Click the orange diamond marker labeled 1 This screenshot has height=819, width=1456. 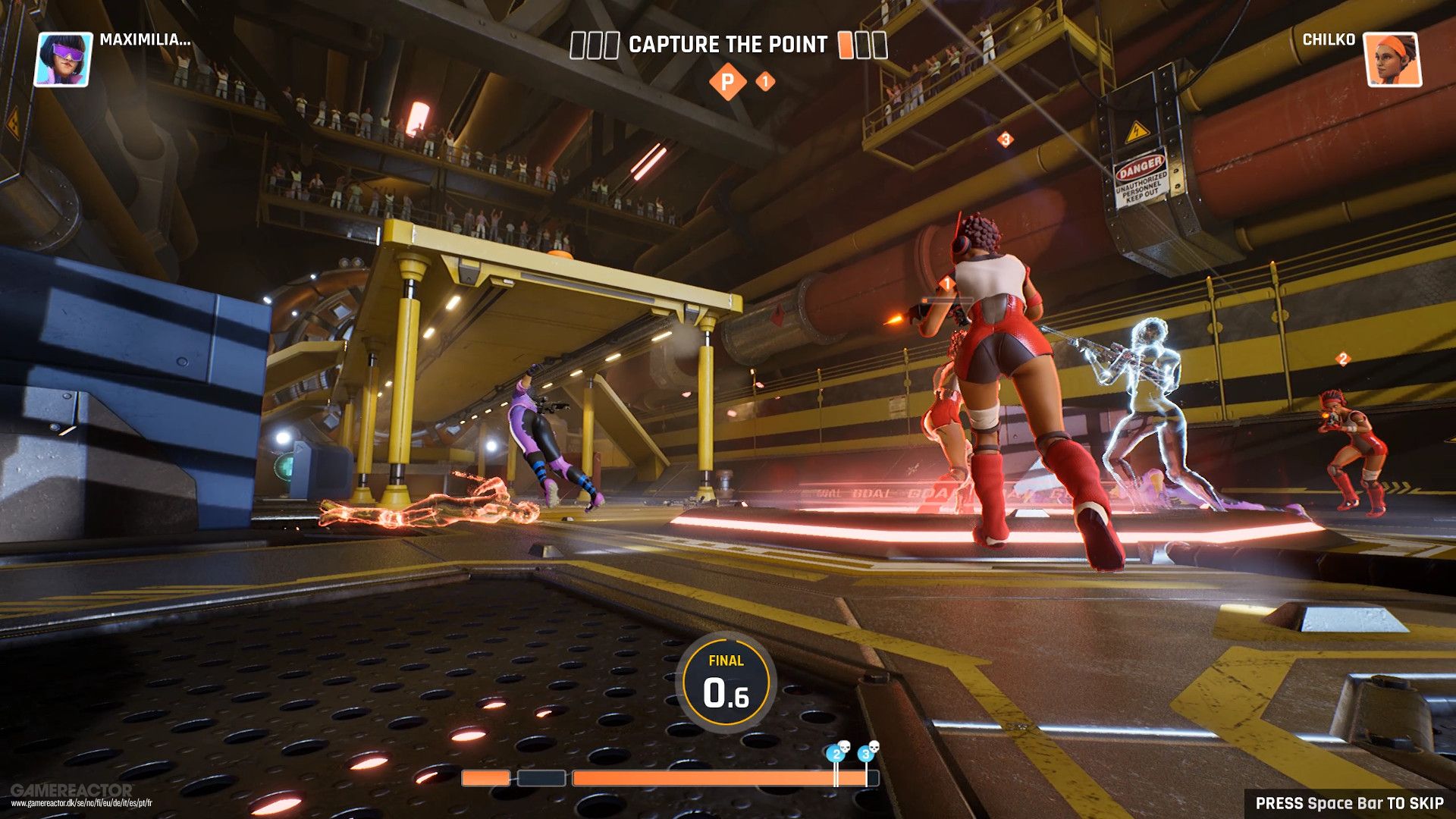tap(766, 79)
